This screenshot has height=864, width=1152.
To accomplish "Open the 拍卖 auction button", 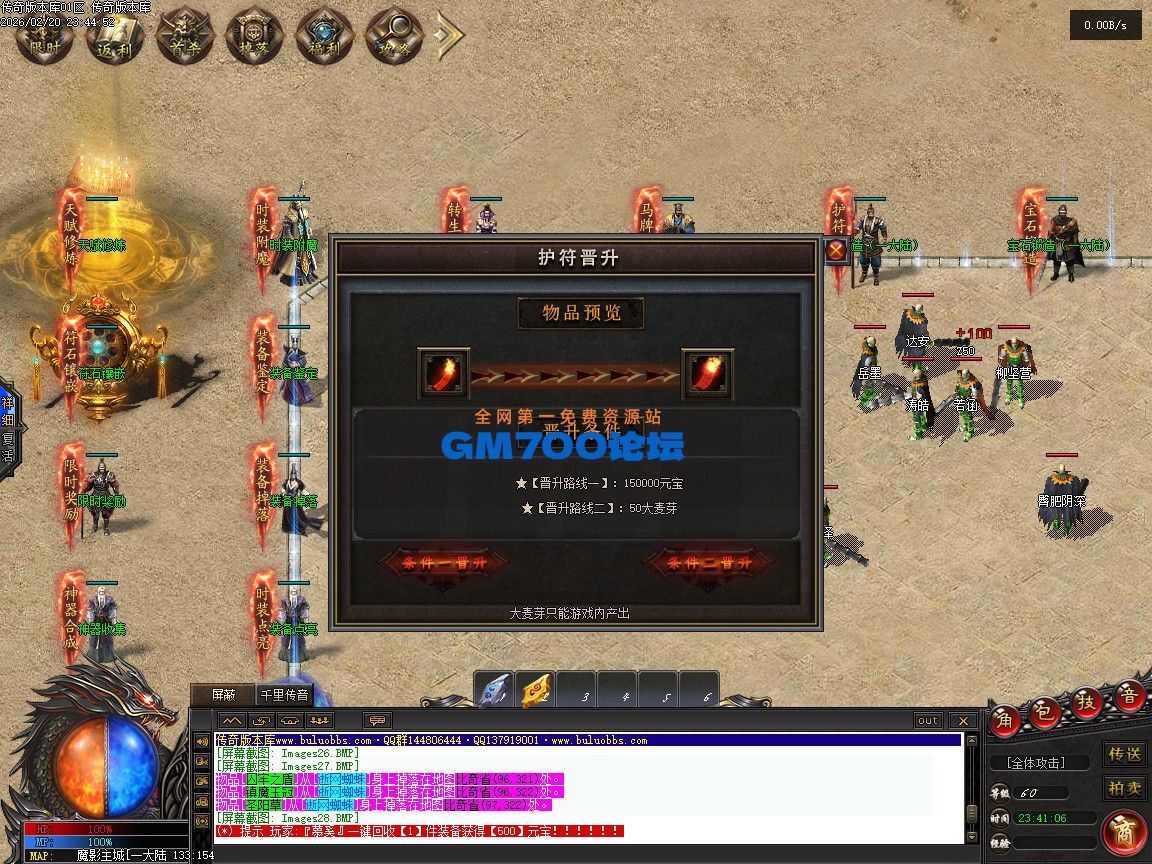I will pyautogui.click(x=1124, y=788).
